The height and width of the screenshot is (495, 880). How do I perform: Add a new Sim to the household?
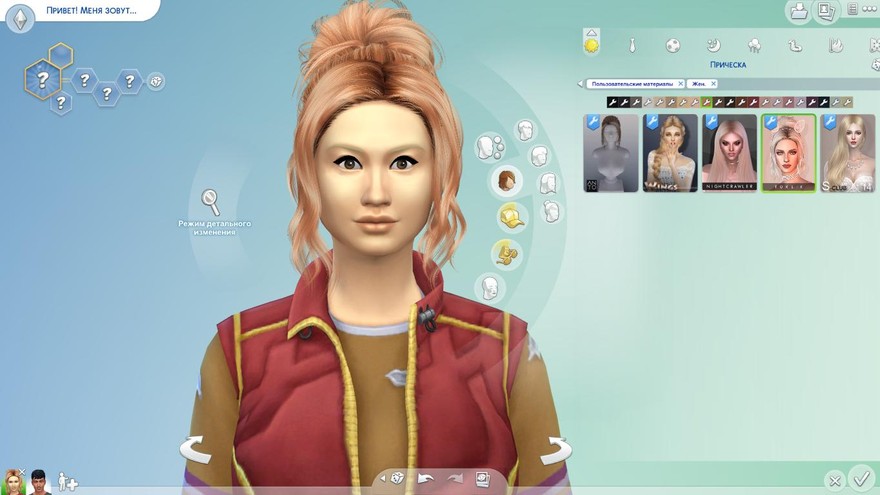67,482
